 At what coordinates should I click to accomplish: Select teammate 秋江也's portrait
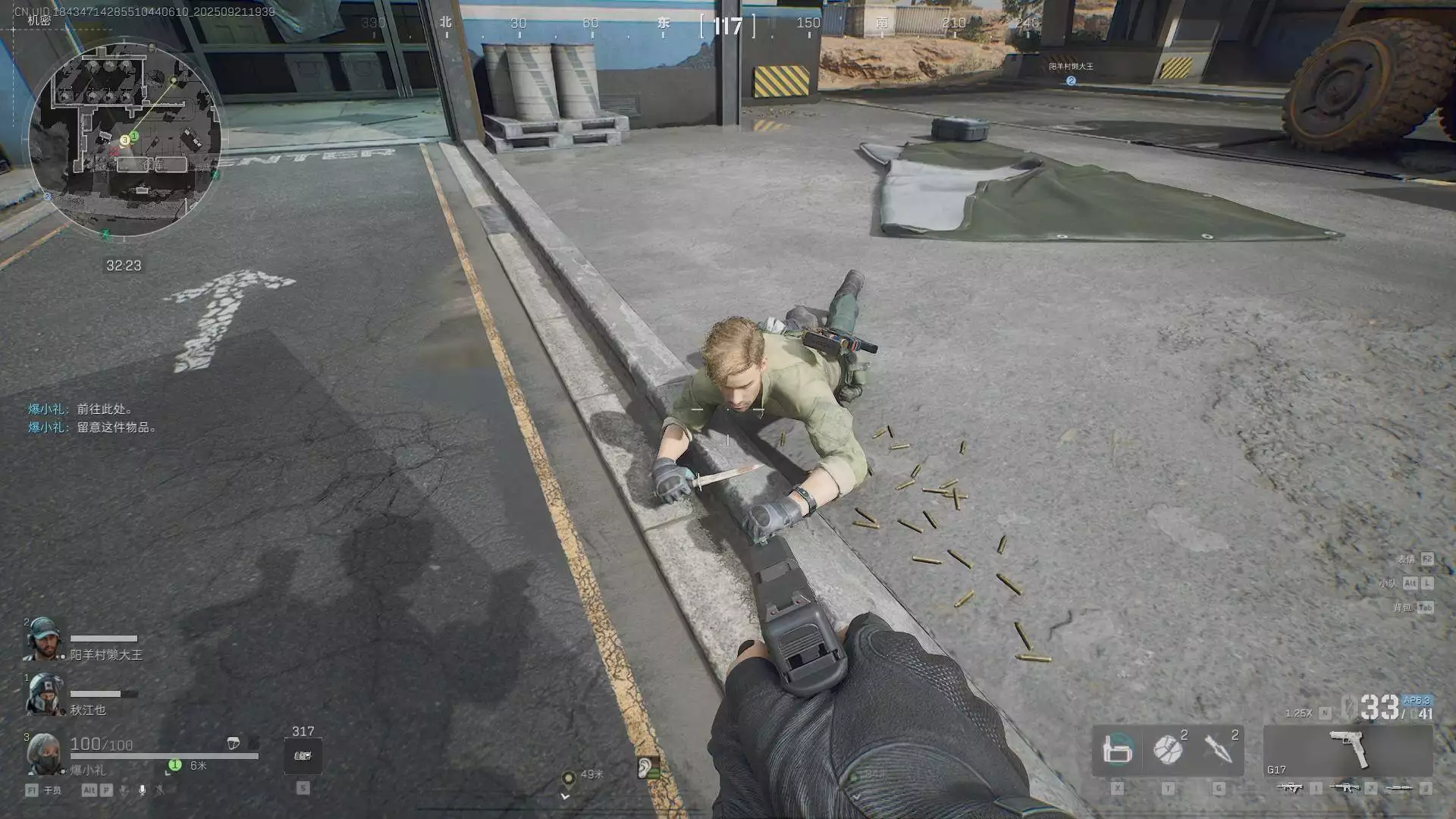pyautogui.click(x=44, y=695)
